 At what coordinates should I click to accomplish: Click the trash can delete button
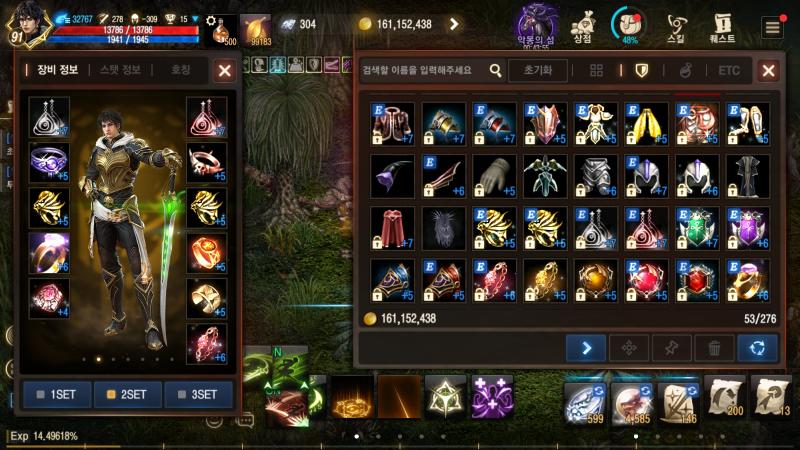[x=714, y=348]
